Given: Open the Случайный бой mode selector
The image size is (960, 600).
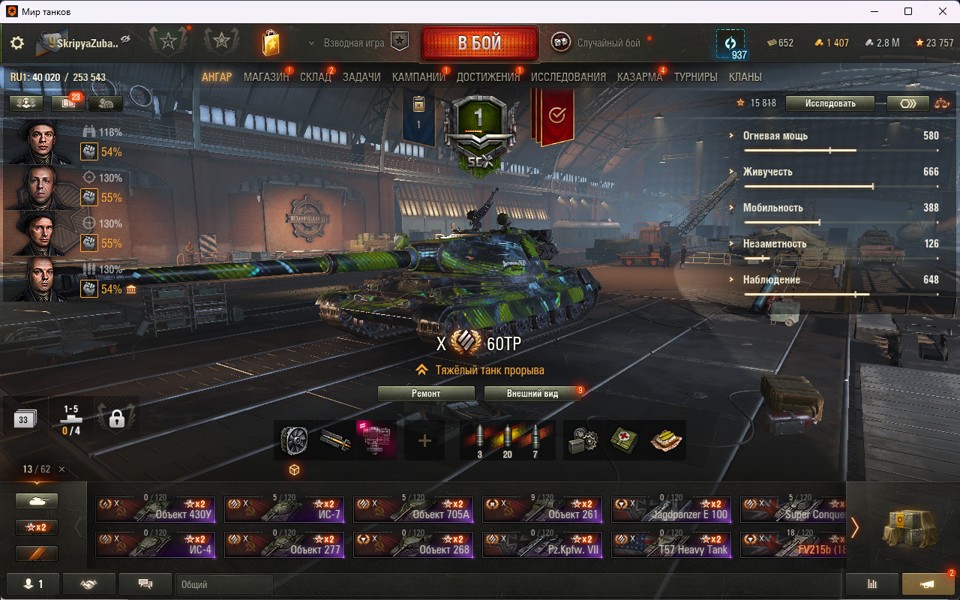Looking at the screenshot, I should point(598,43).
